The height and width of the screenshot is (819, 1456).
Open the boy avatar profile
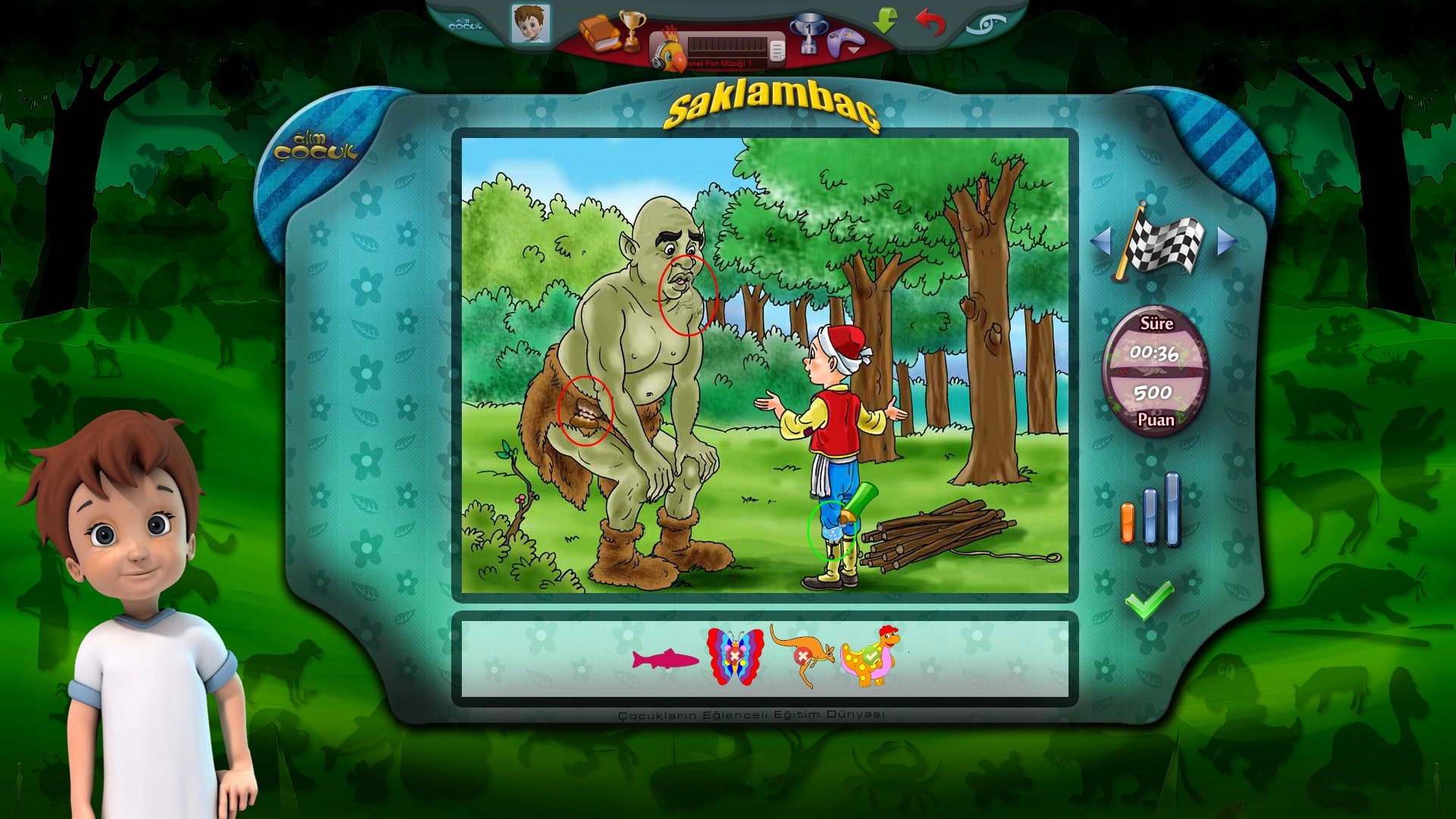tap(530, 24)
